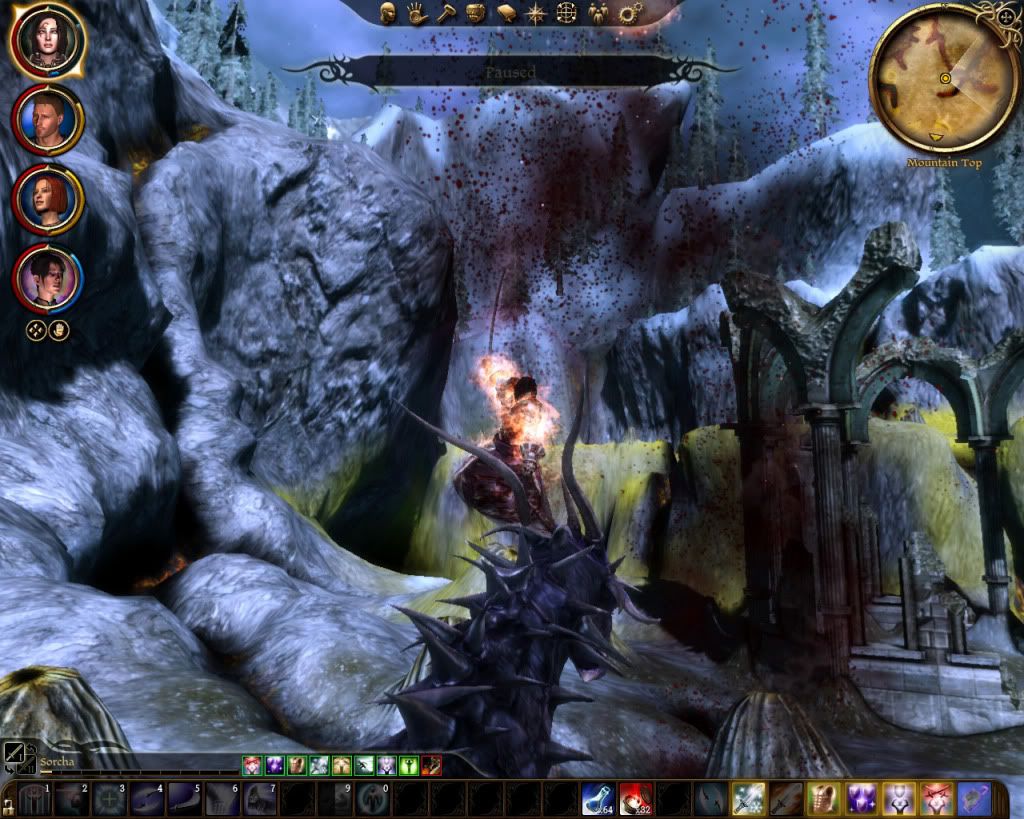Activate the purple shields spell icon
The image size is (1024, 819).
(861, 800)
